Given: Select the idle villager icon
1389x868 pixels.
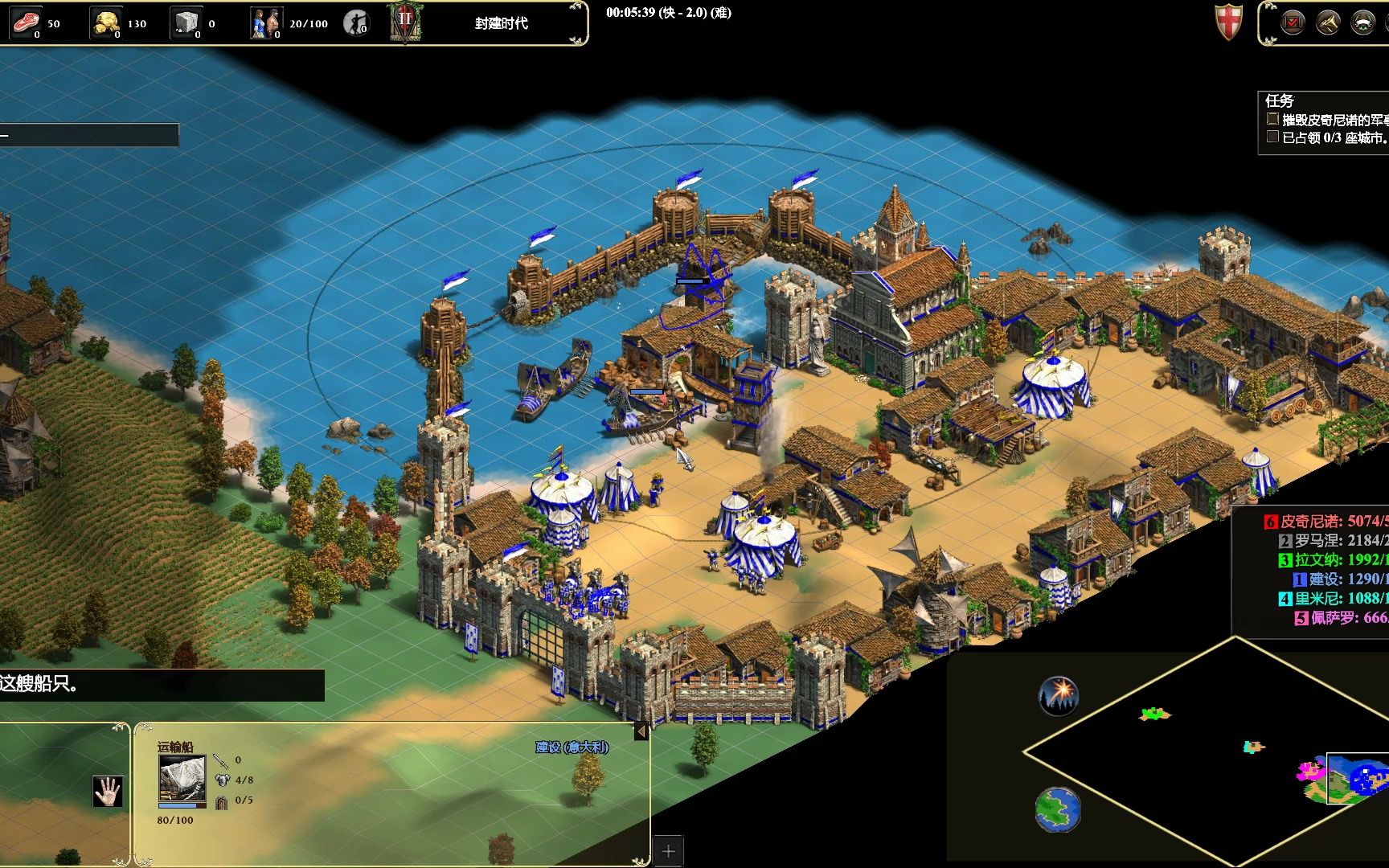Looking at the screenshot, I should click(x=355, y=23).
